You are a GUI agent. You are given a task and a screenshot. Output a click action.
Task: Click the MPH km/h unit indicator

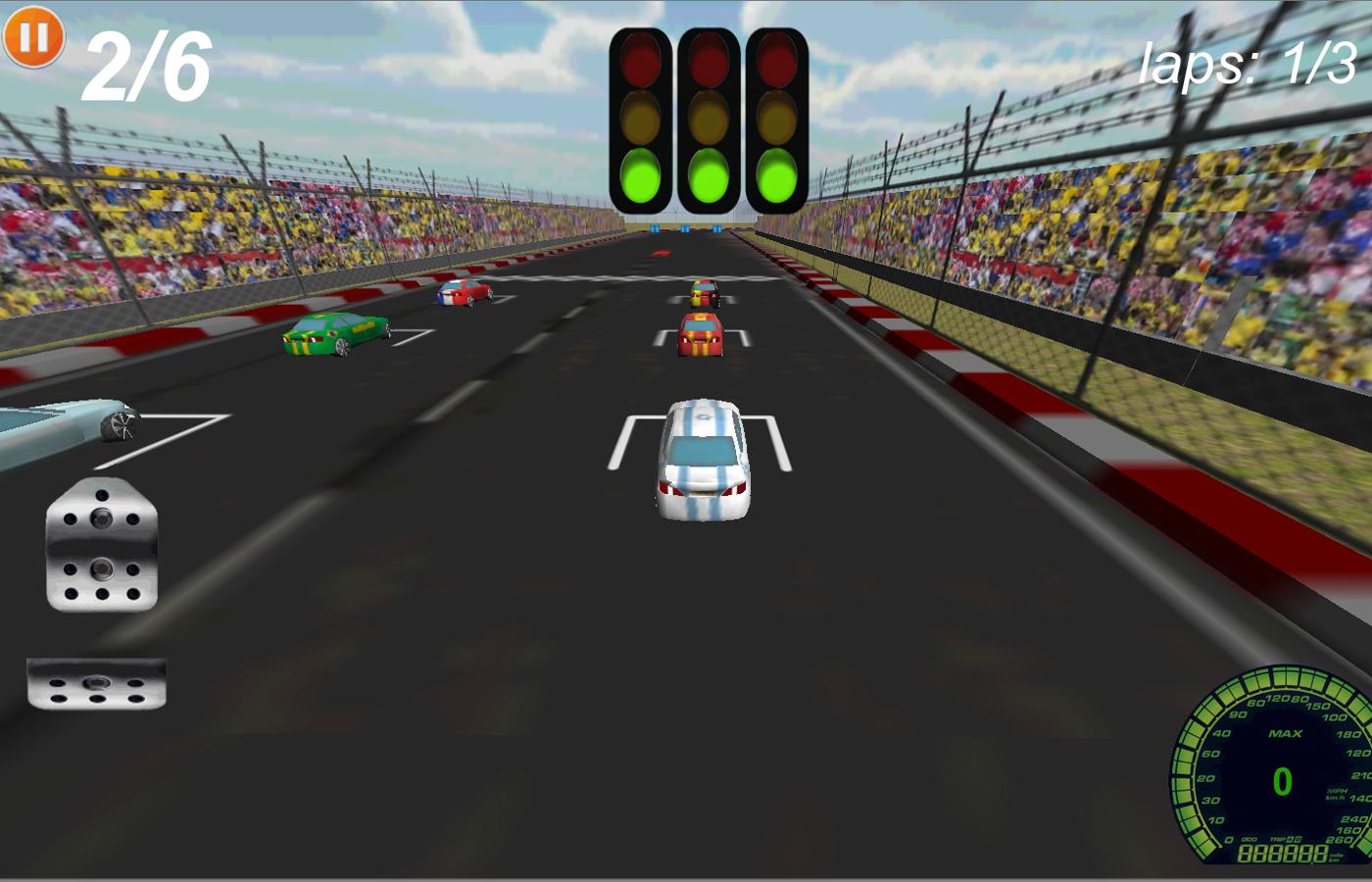click(x=1336, y=792)
